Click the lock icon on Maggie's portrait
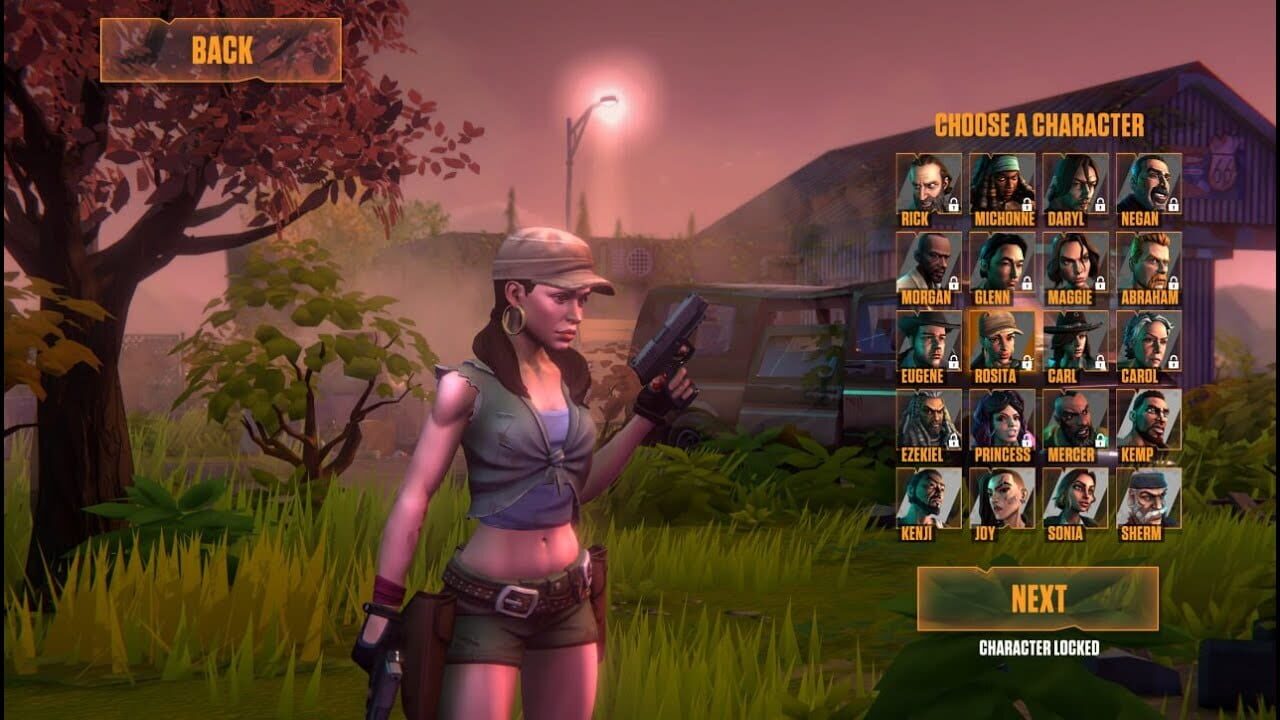This screenshot has width=1280, height=720. point(1098,281)
